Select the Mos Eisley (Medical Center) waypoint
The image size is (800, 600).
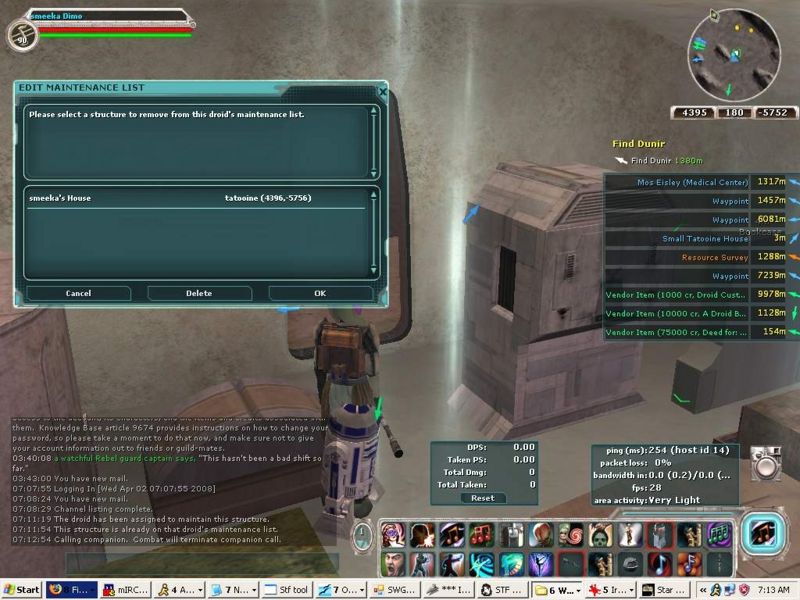click(x=692, y=182)
